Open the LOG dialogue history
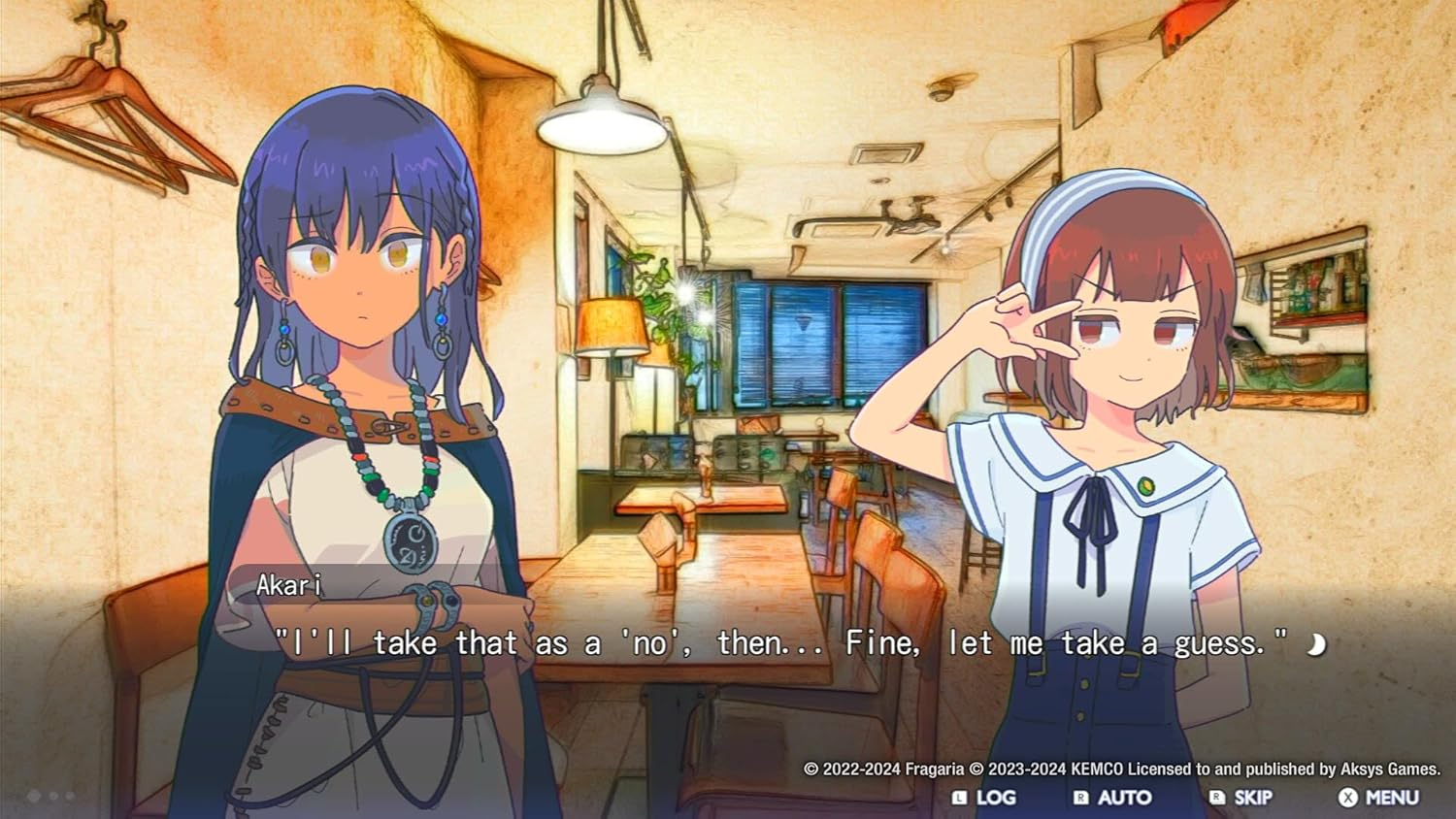1456x819 pixels. point(995,796)
